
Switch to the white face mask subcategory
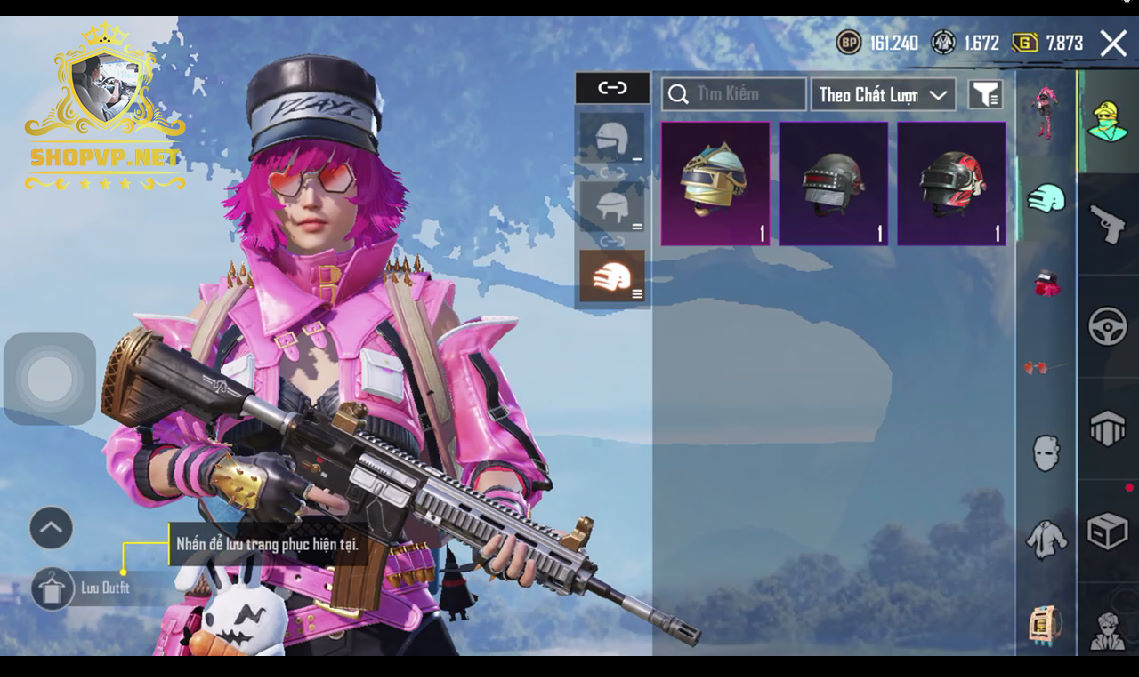[x=1045, y=453]
